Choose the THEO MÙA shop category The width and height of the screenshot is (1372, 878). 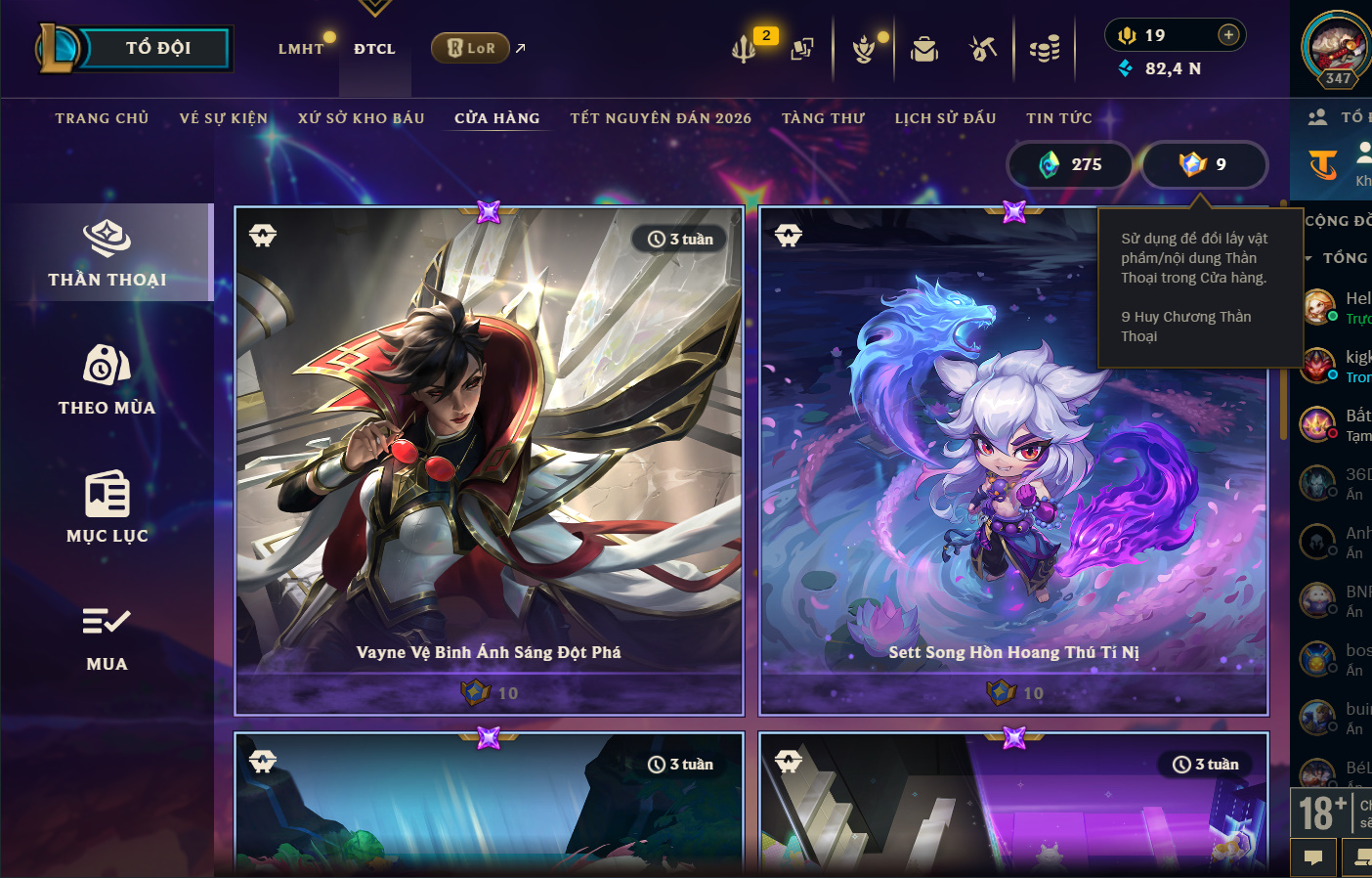pos(107,380)
